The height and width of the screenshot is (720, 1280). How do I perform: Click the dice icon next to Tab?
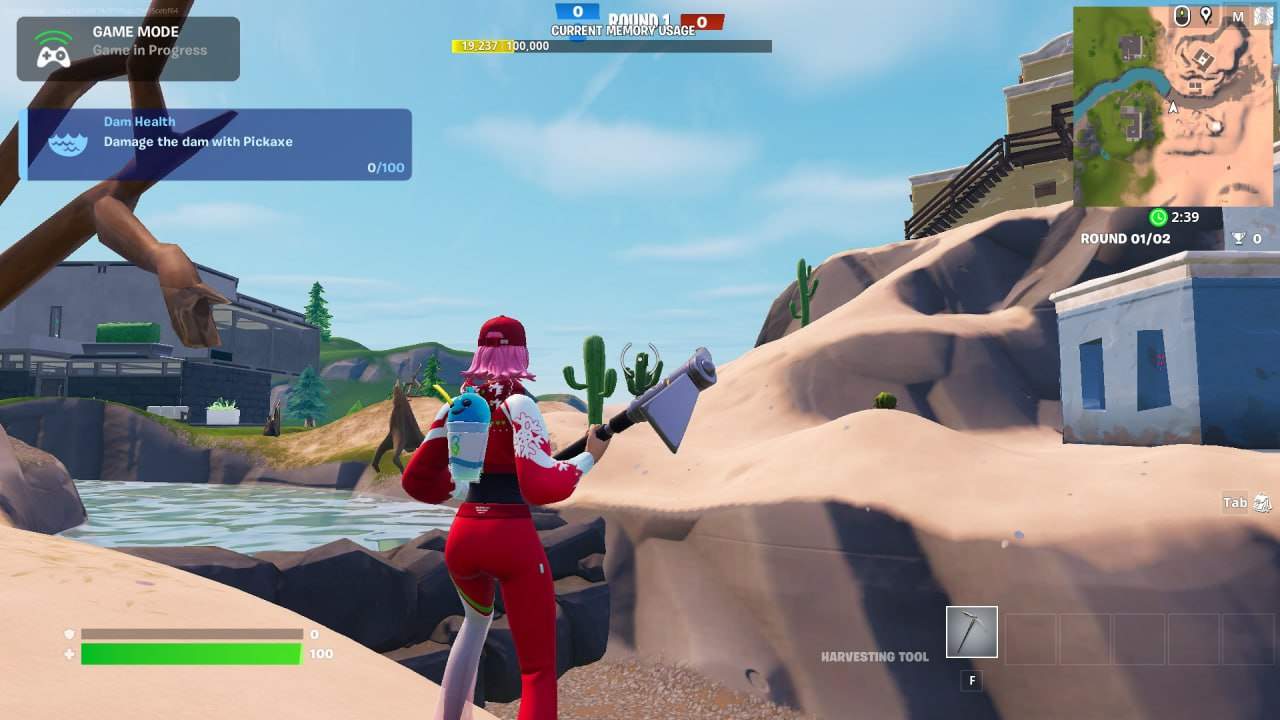click(x=1262, y=503)
